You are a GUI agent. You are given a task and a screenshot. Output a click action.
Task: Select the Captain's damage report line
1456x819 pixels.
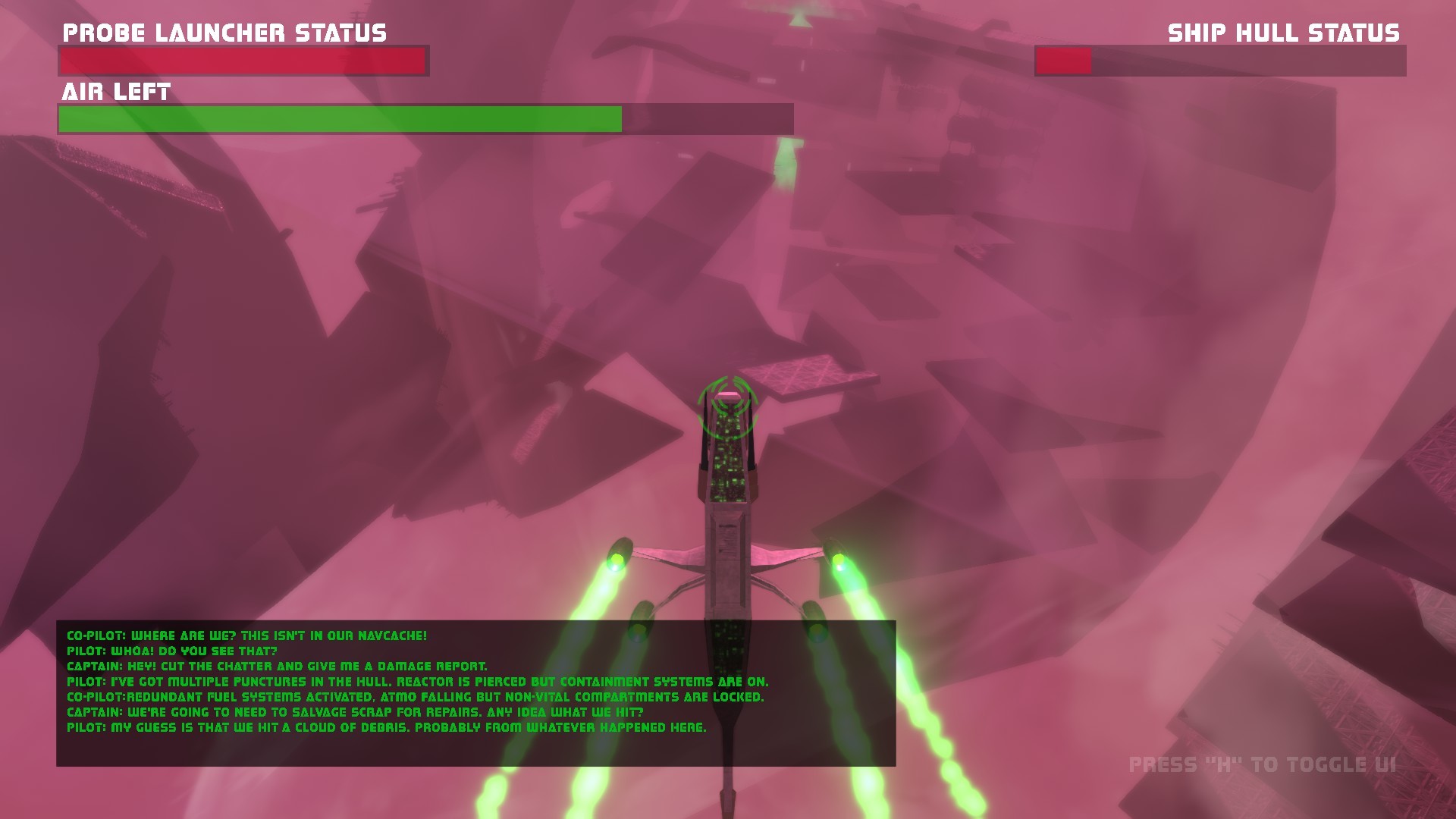(277, 664)
